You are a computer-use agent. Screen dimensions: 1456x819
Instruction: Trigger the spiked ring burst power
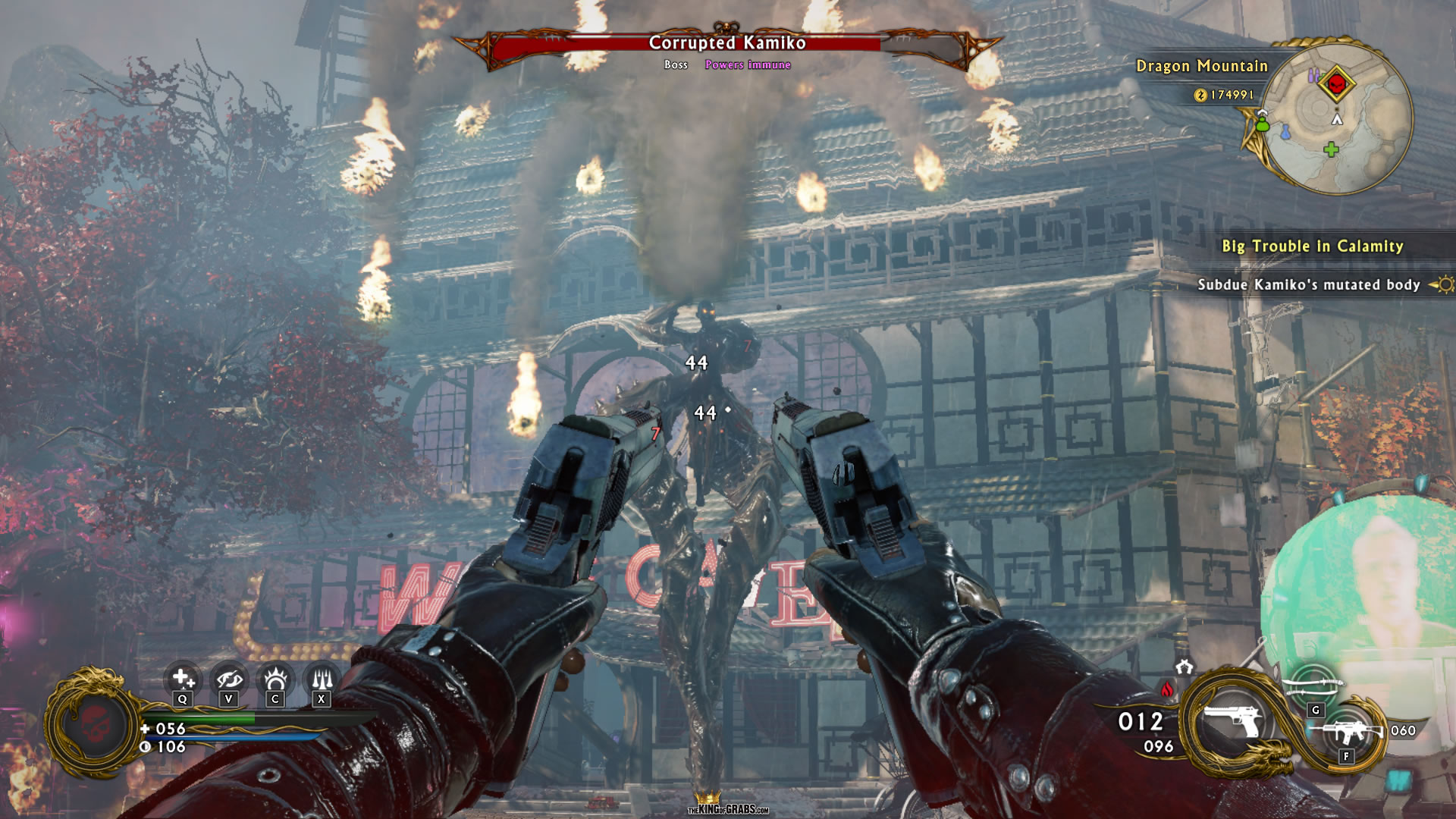pyautogui.click(x=275, y=677)
